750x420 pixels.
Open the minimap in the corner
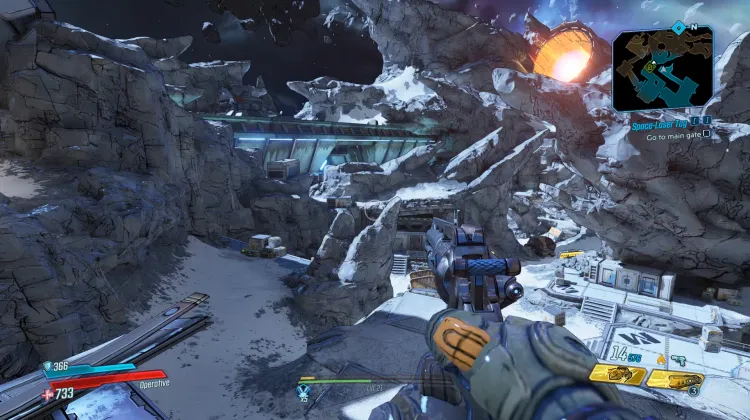663,68
